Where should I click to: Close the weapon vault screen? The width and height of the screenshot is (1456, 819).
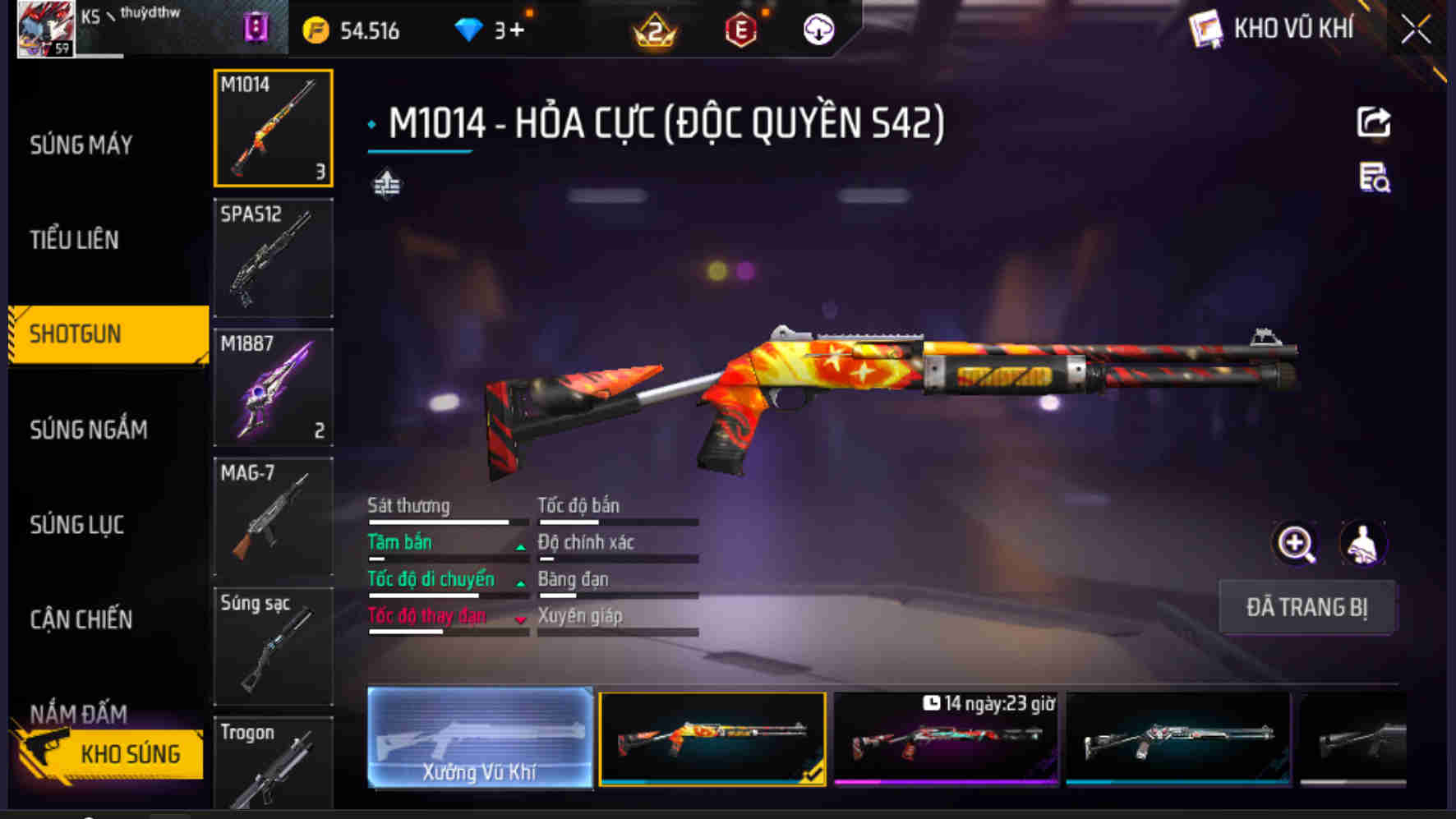pos(1415,30)
